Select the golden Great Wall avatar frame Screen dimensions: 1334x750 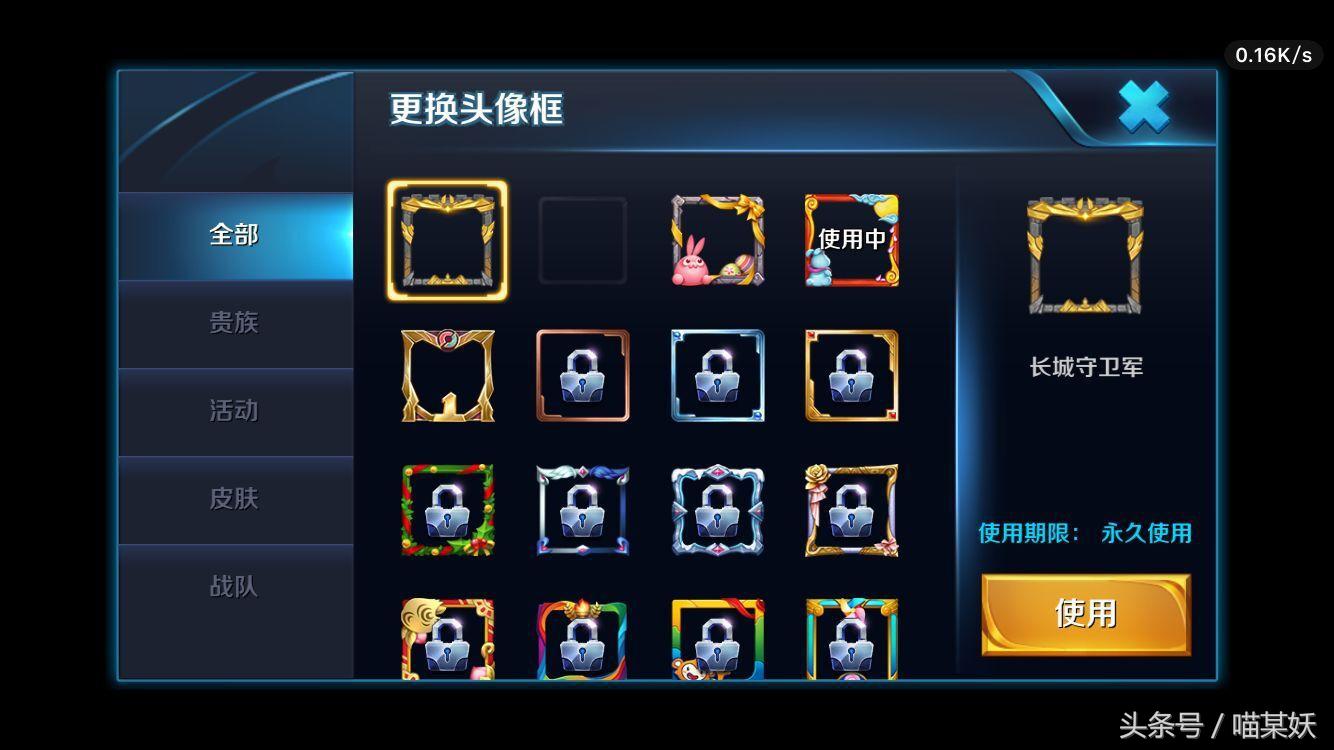[447, 240]
